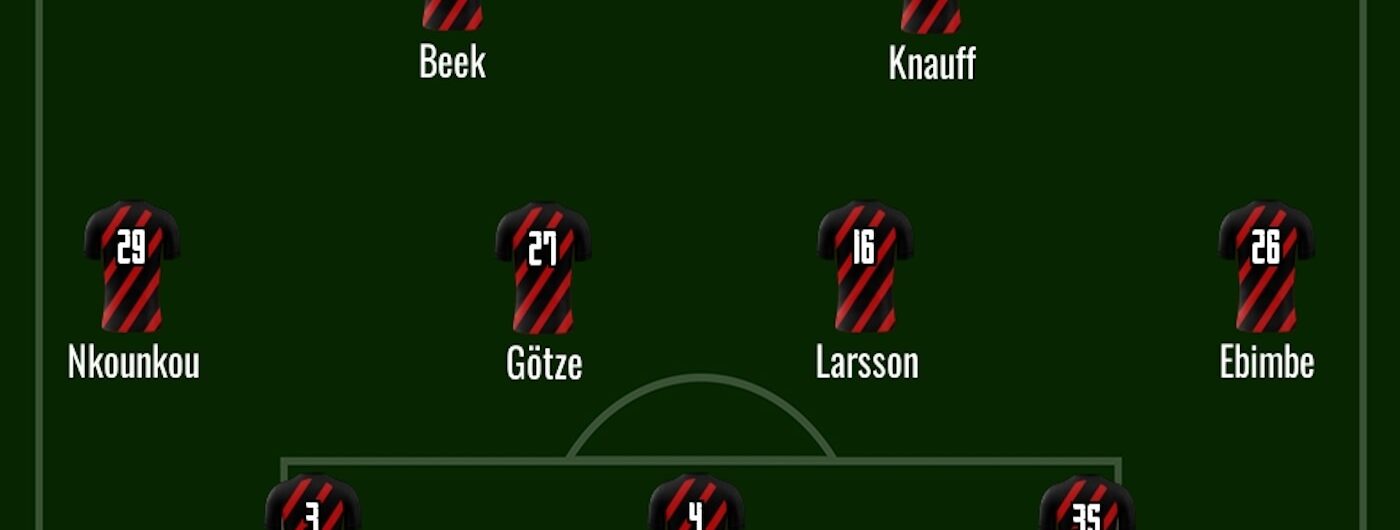Click the number 4 centre-back shirt
The image size is (1400, 530).
[696, 505]
